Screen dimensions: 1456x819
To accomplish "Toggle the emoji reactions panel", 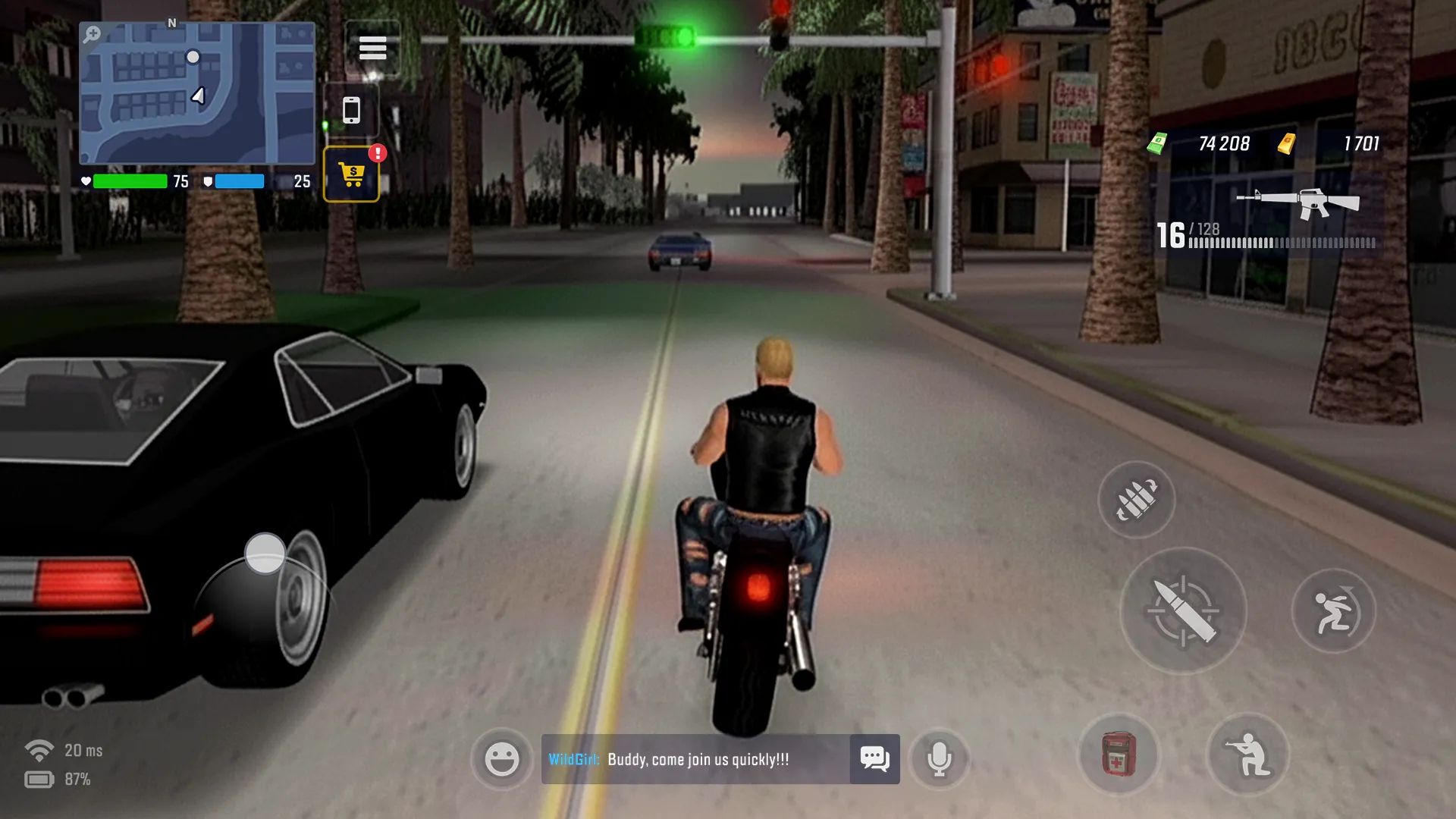I will coord(501,758).
